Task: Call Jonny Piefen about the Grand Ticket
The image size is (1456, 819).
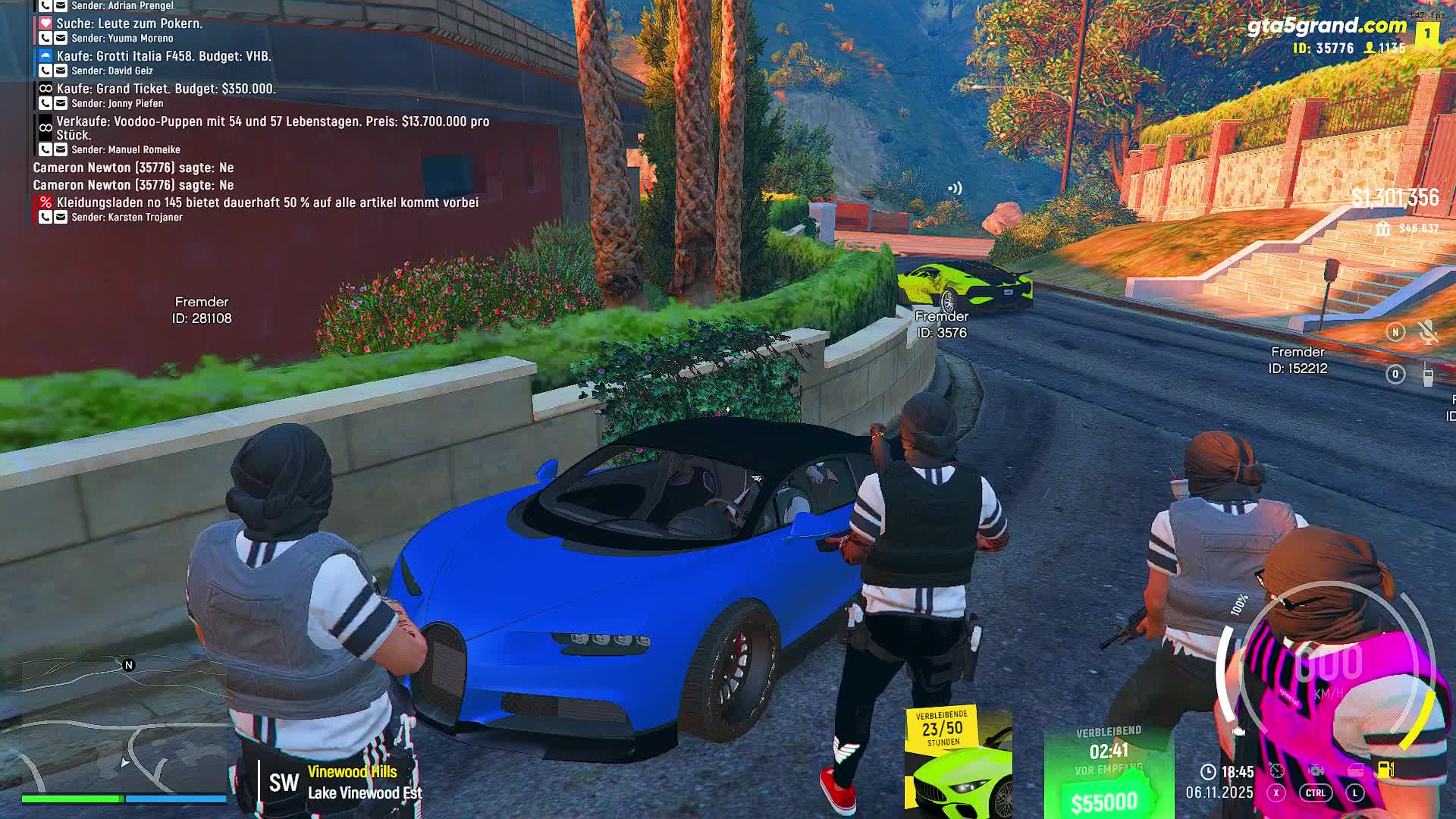Action: point(45,103)
